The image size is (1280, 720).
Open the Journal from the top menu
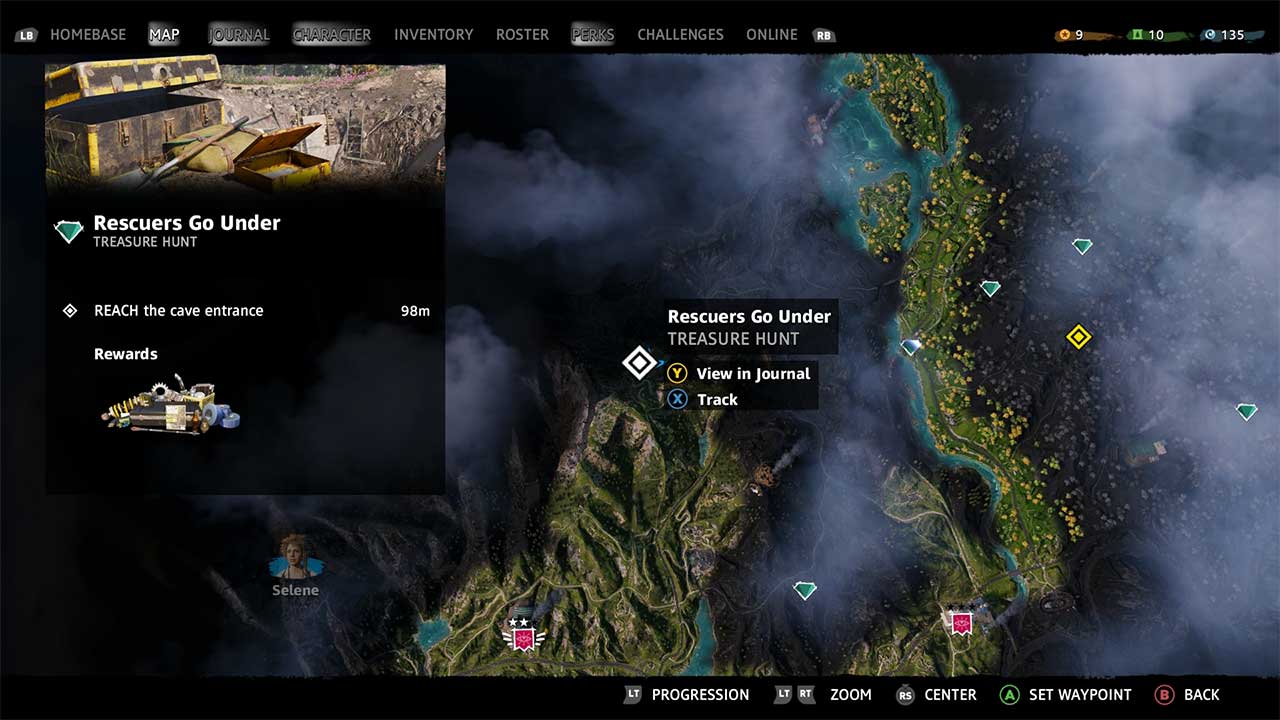click(x=238, y=33)
